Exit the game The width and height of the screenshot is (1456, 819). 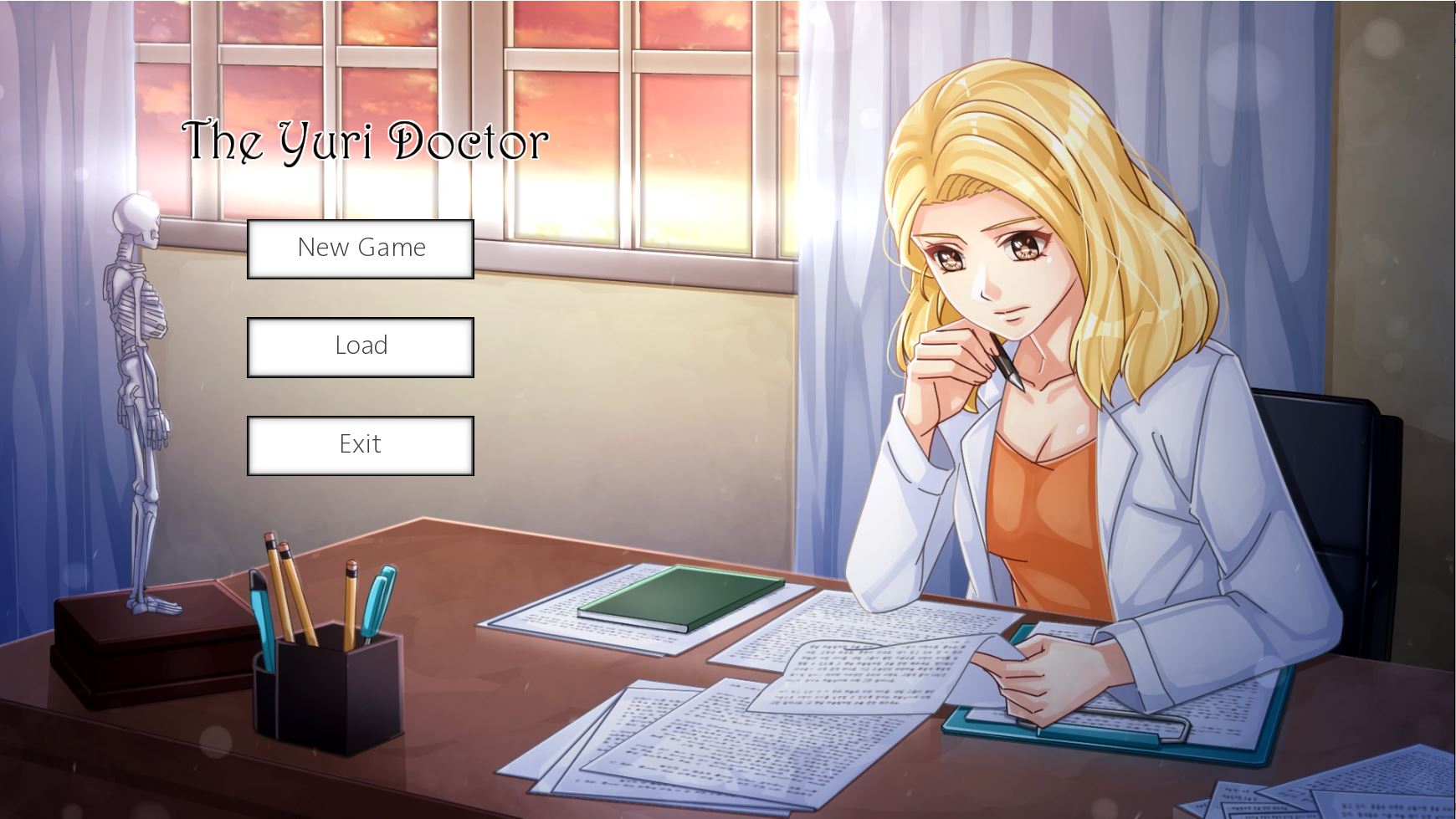tap(360, 444)
